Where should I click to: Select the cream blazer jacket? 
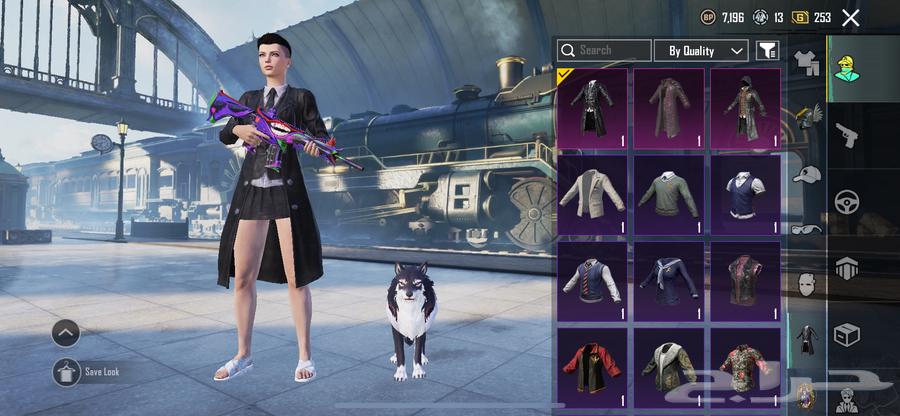(x=593, y=193)
